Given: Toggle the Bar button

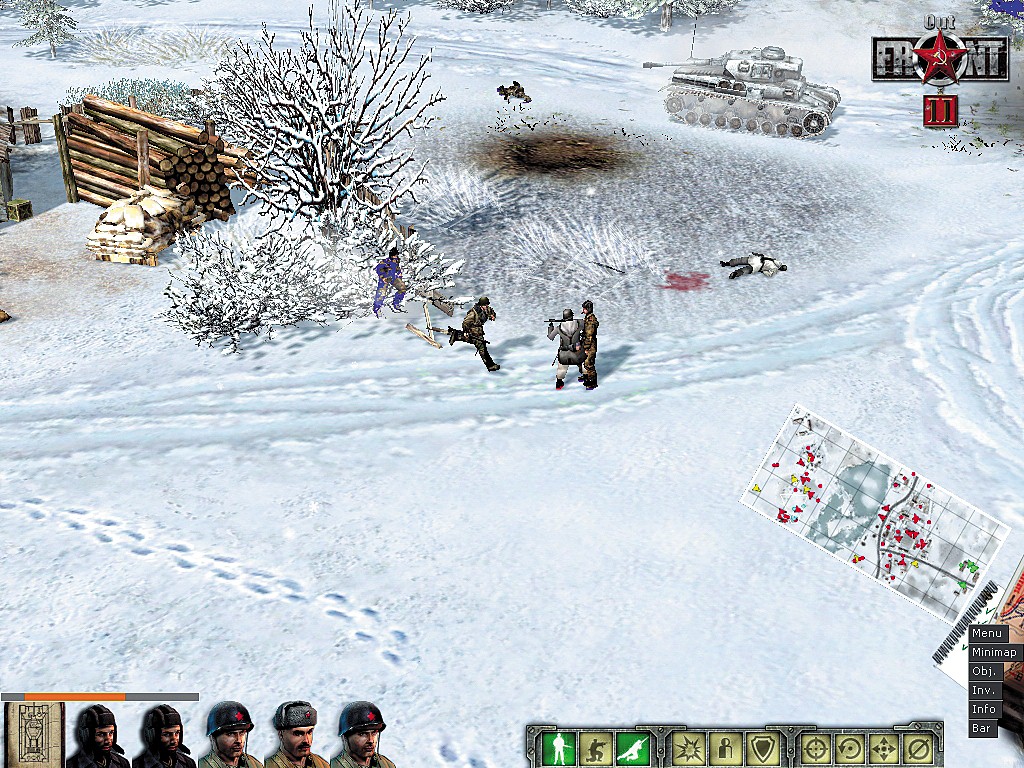Looking at the screenshot, I should click(982, 728).
